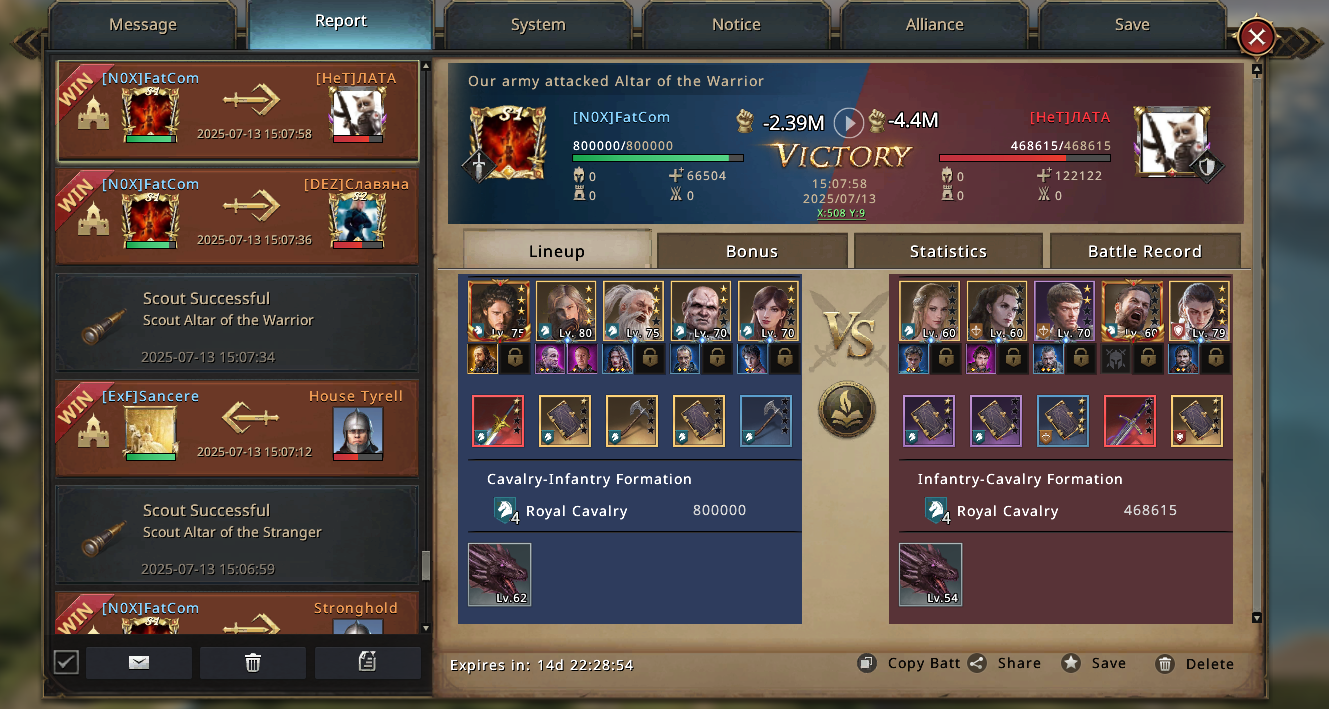Open the Battle Record tab
1329x709 pixels.
[1144, 251]
